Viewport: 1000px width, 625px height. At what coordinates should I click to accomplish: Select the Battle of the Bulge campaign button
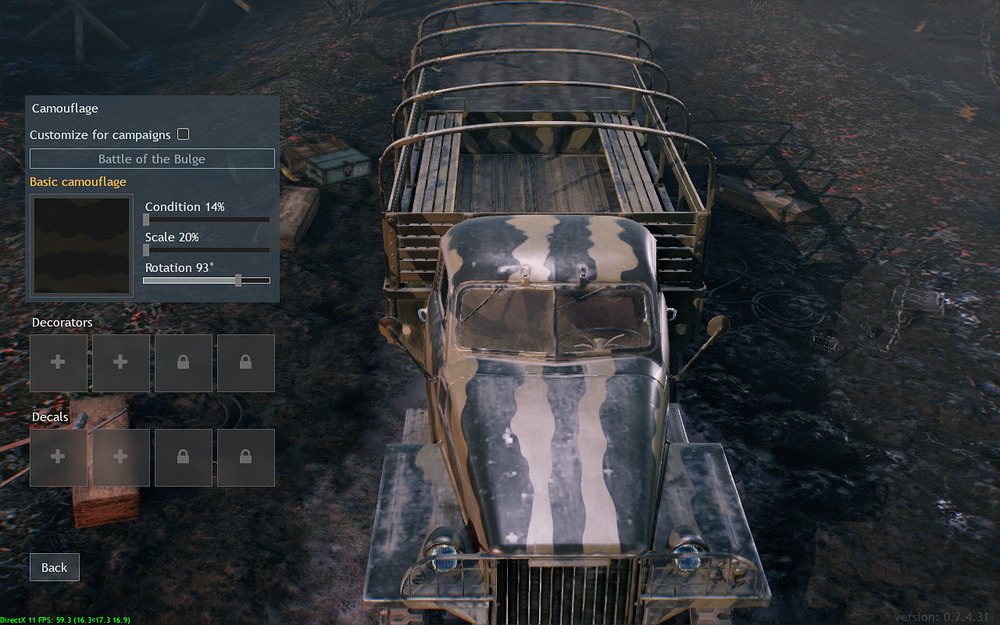coord(152,159)
